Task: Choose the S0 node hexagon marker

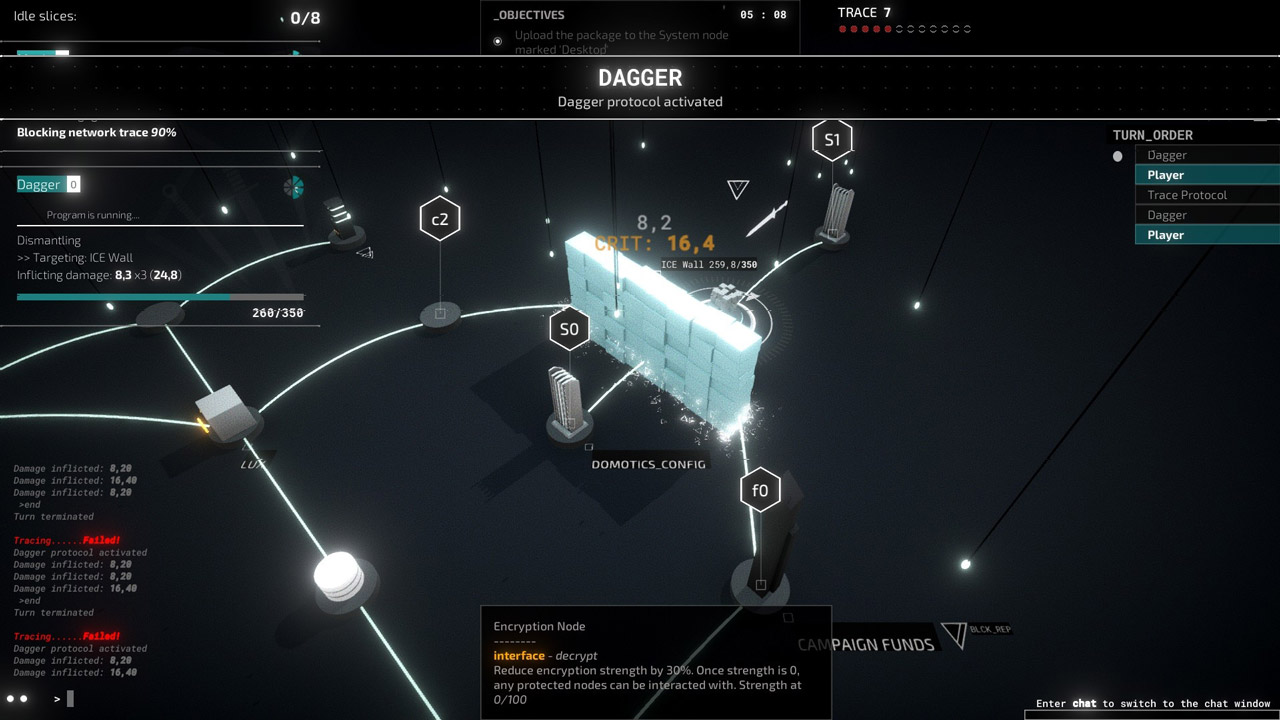Action: (x=569, y=329)
